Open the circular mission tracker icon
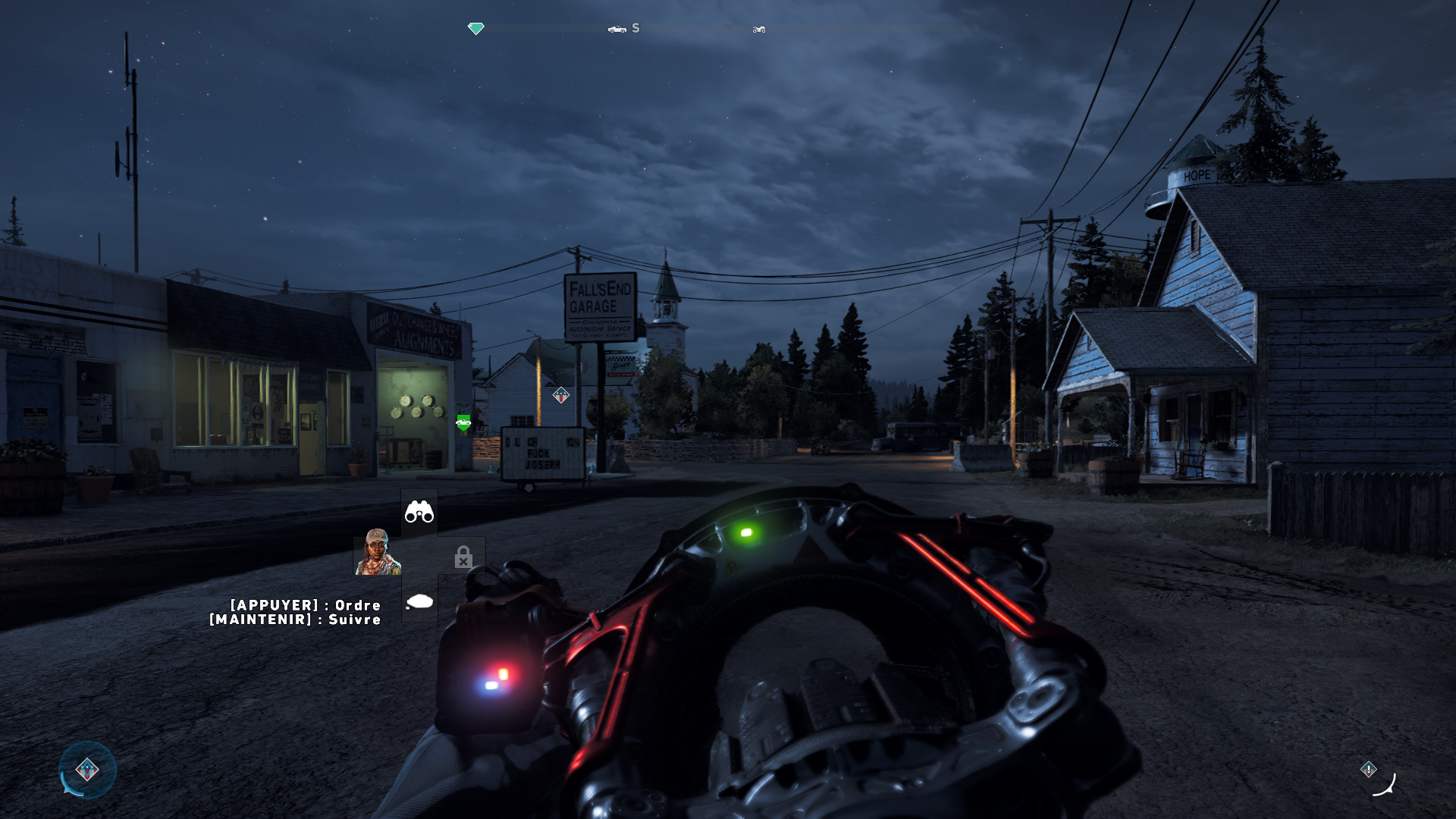Screen dimensions: 1456x819 pyautogui.click(x=87, y=770)
